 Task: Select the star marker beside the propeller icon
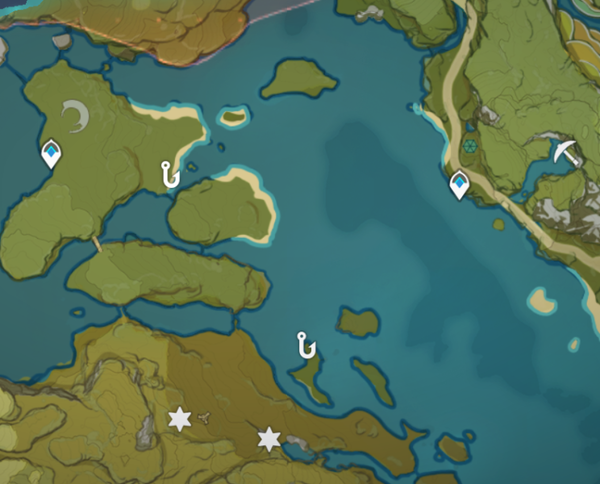tap(180, 420)
